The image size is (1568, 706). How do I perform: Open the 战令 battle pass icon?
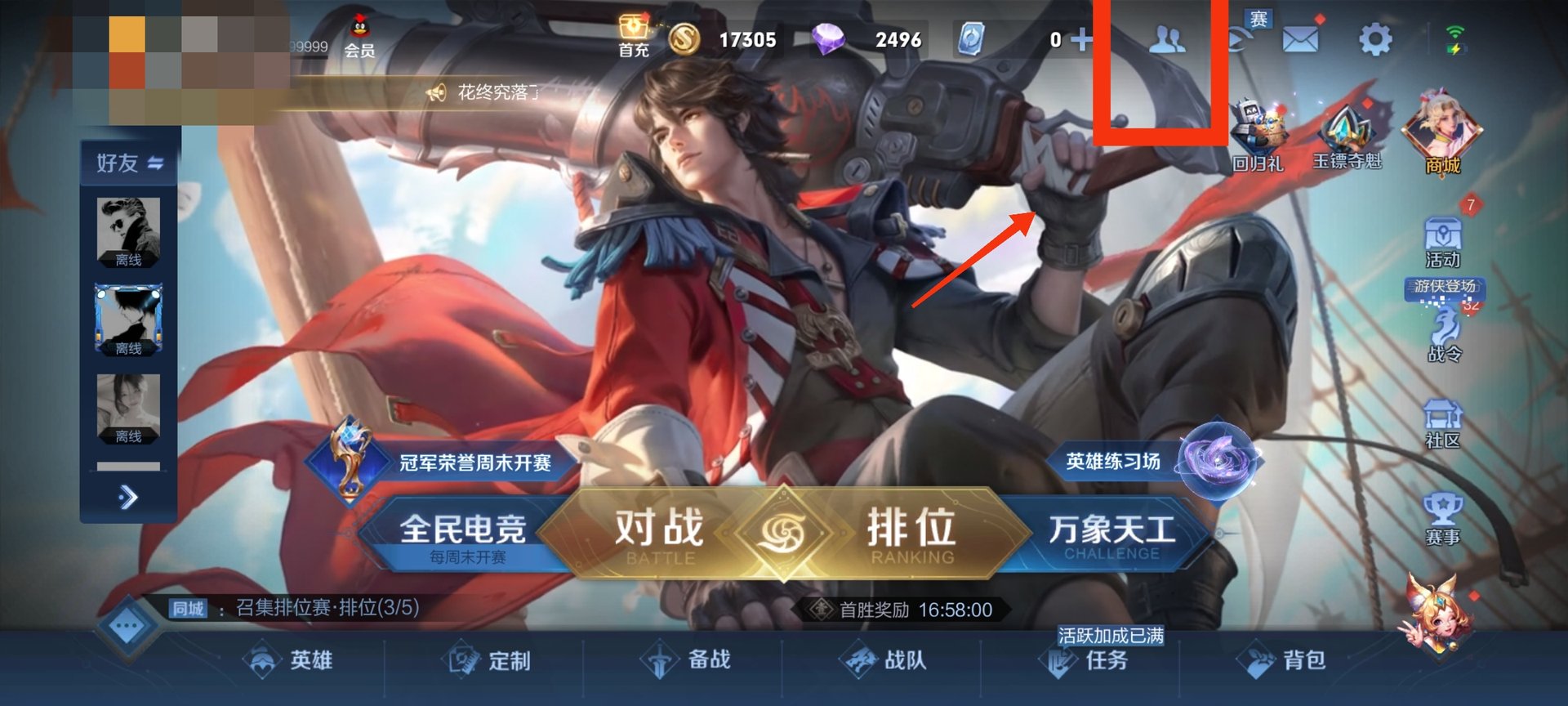point(1443,331)
